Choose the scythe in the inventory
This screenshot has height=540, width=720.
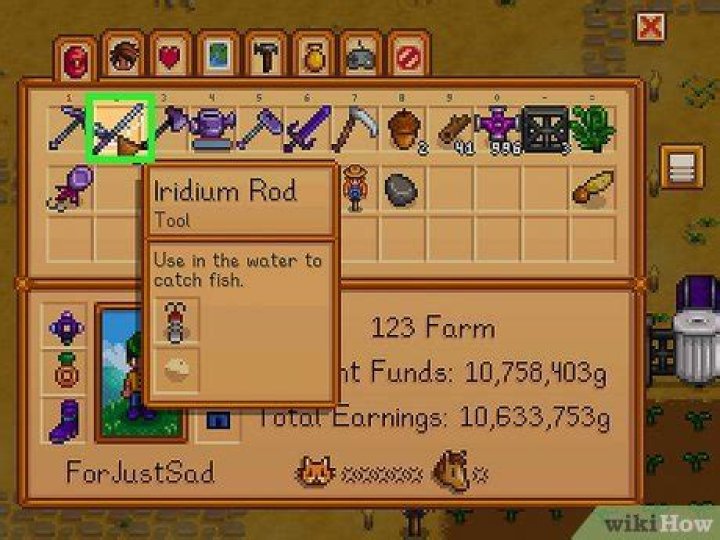[x=355, y=128]
